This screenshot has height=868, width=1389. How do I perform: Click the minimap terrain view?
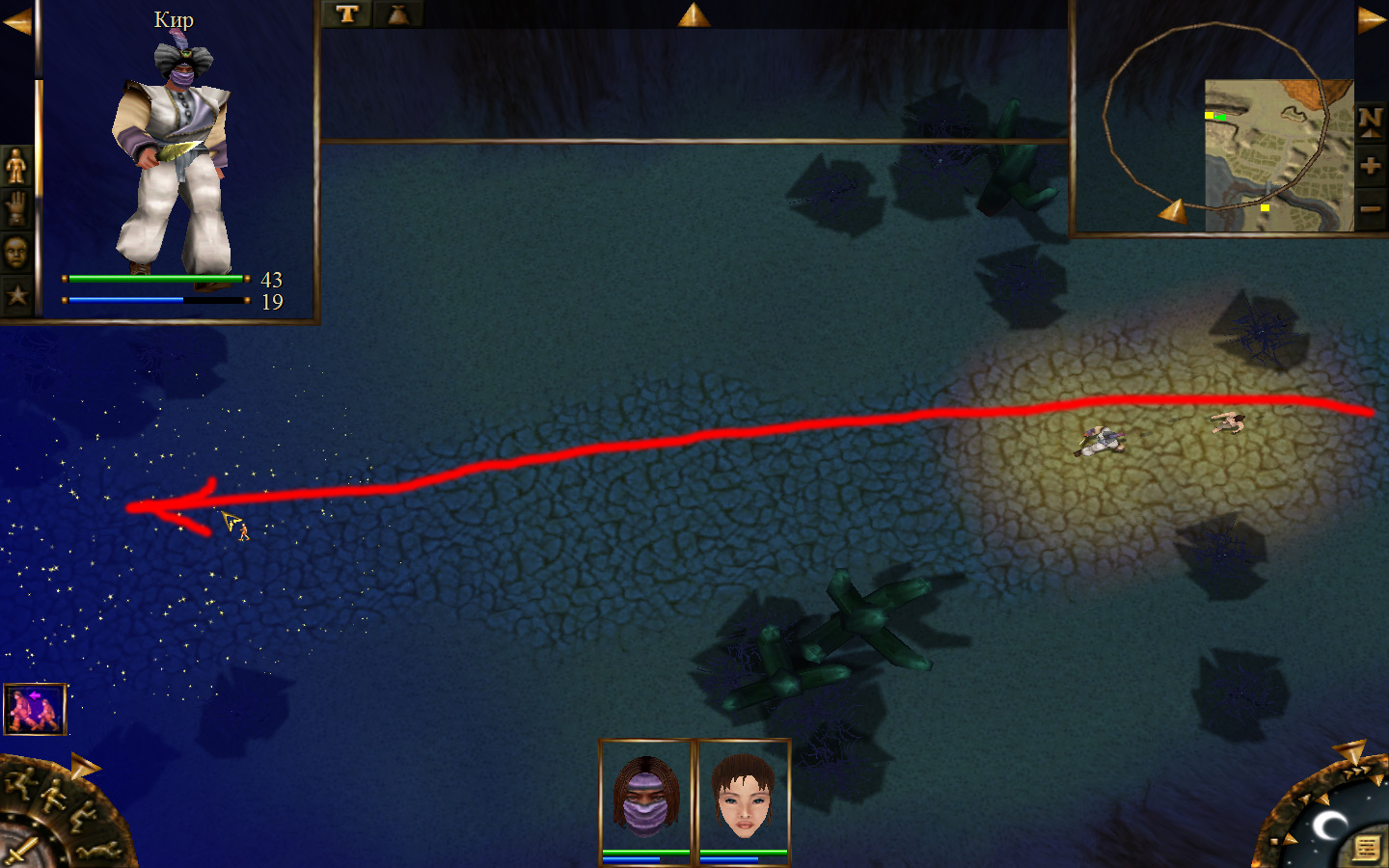click(x=1278, y=154)
